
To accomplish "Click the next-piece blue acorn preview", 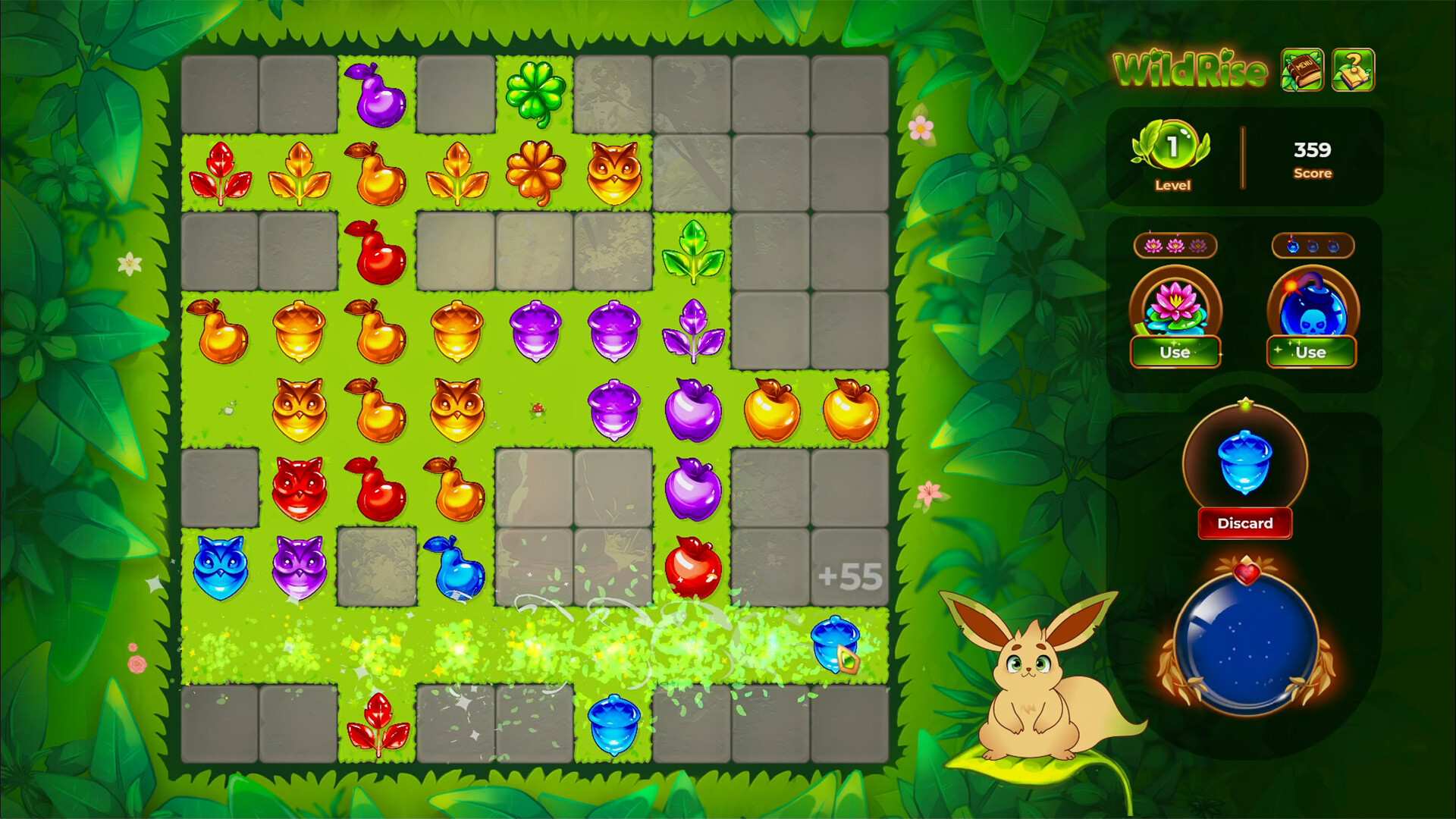I will click(1244, 460).
